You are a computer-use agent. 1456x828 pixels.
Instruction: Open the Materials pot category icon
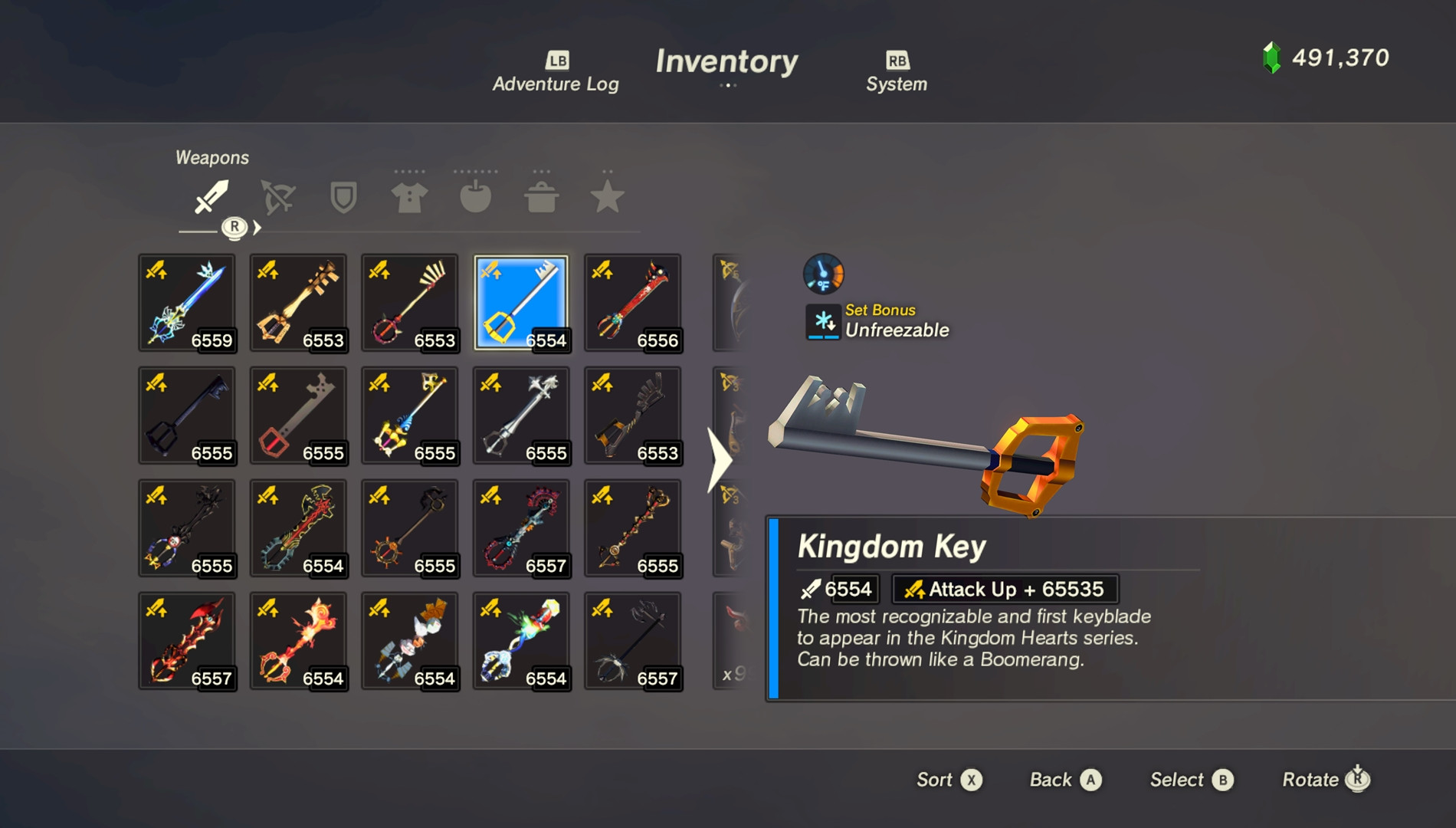tap(541, 198)
